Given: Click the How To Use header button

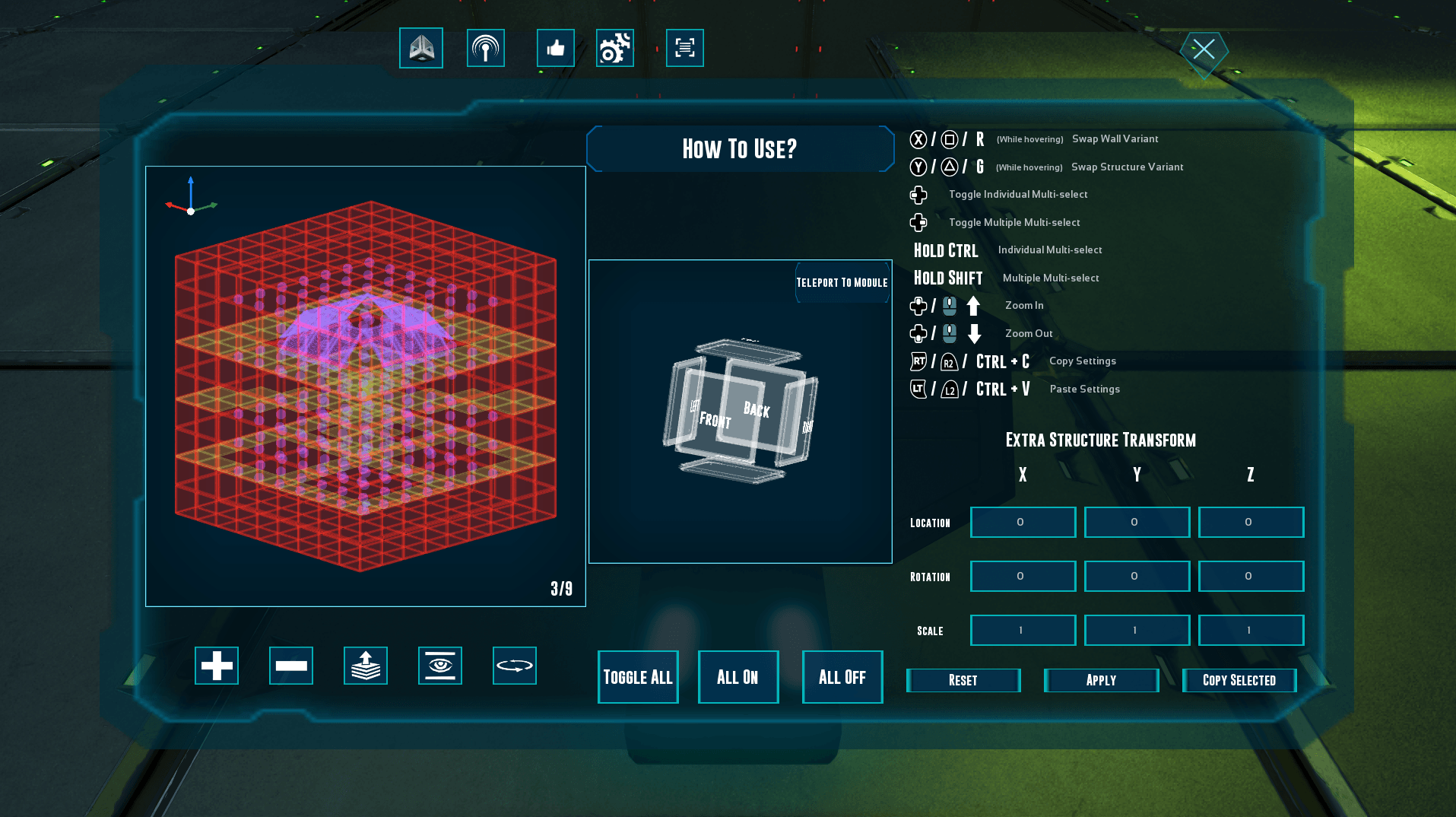Looking at the screenshot, I should (x=740, y=149).
